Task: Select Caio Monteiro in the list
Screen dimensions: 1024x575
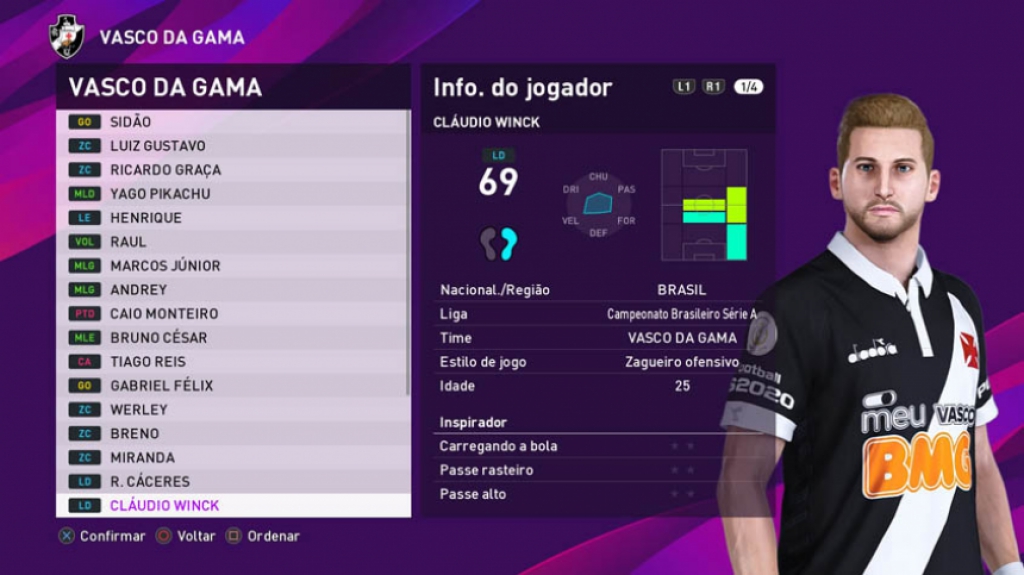Action: click(232, 313)
